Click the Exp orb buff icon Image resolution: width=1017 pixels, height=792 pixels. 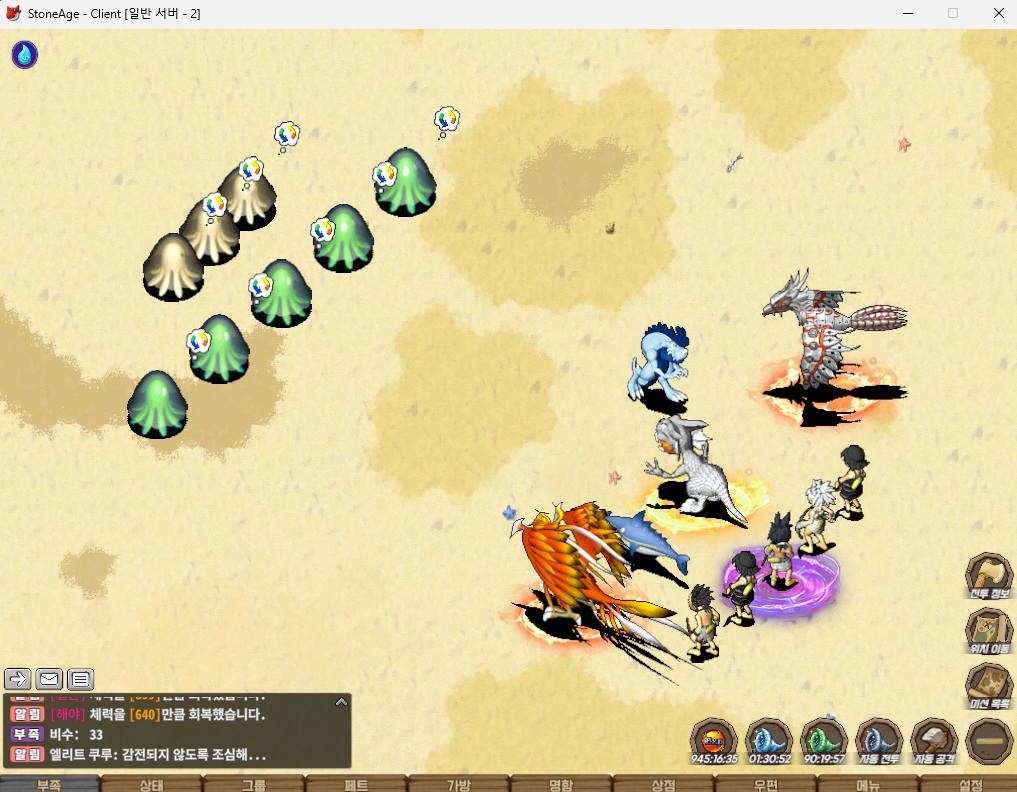pos(714,740)
